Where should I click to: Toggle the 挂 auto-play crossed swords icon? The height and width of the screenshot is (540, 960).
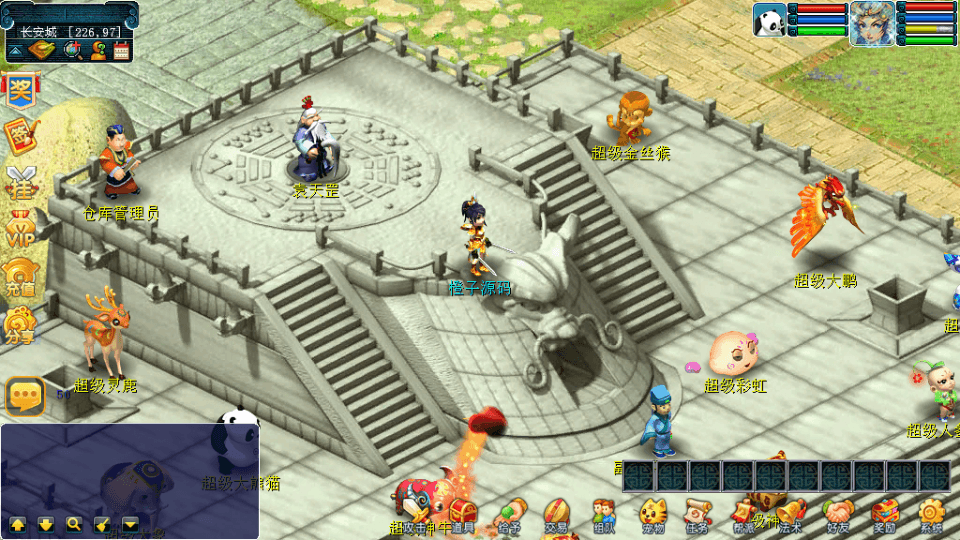tap(19, 183)
